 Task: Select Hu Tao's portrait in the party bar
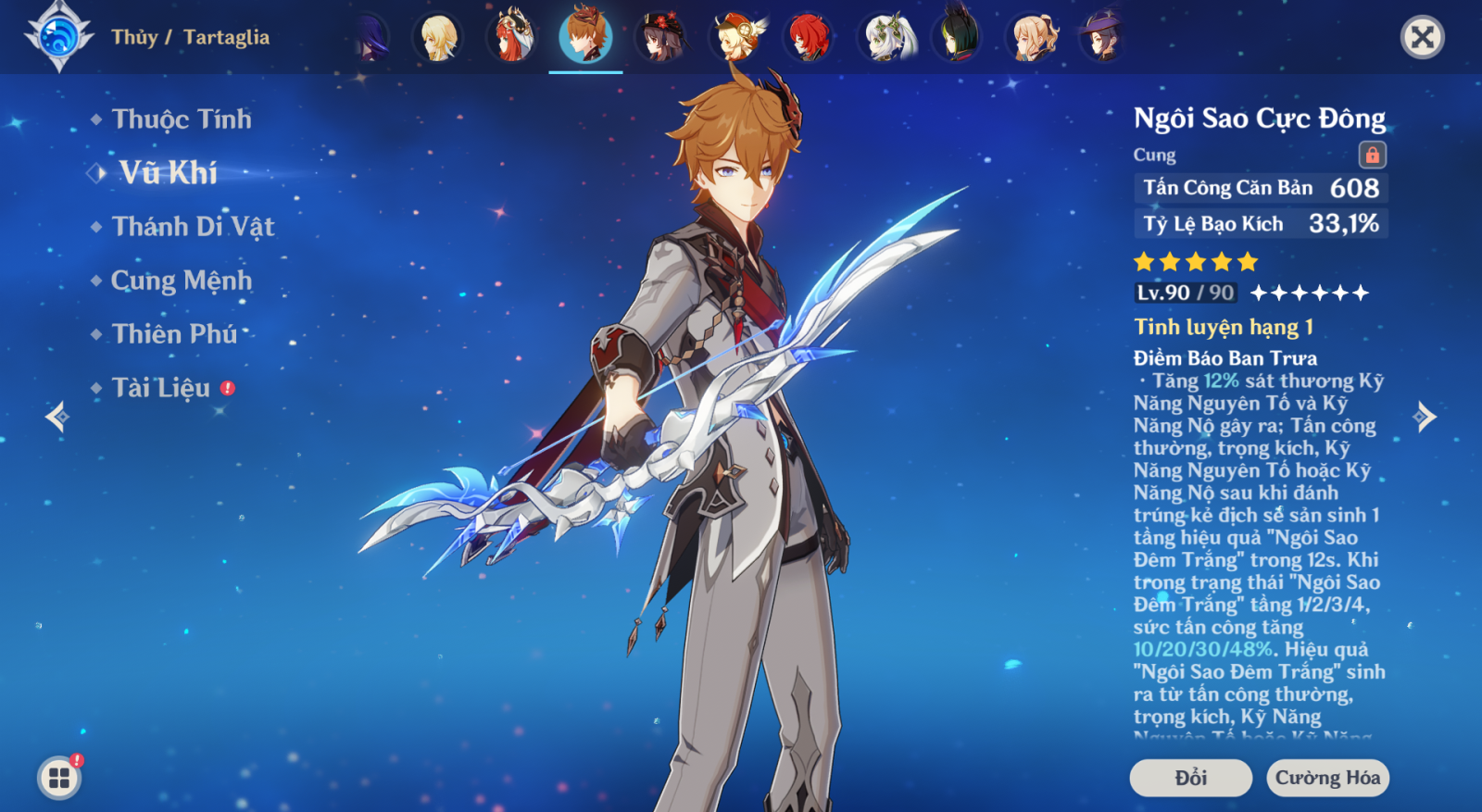pos(660,37)
